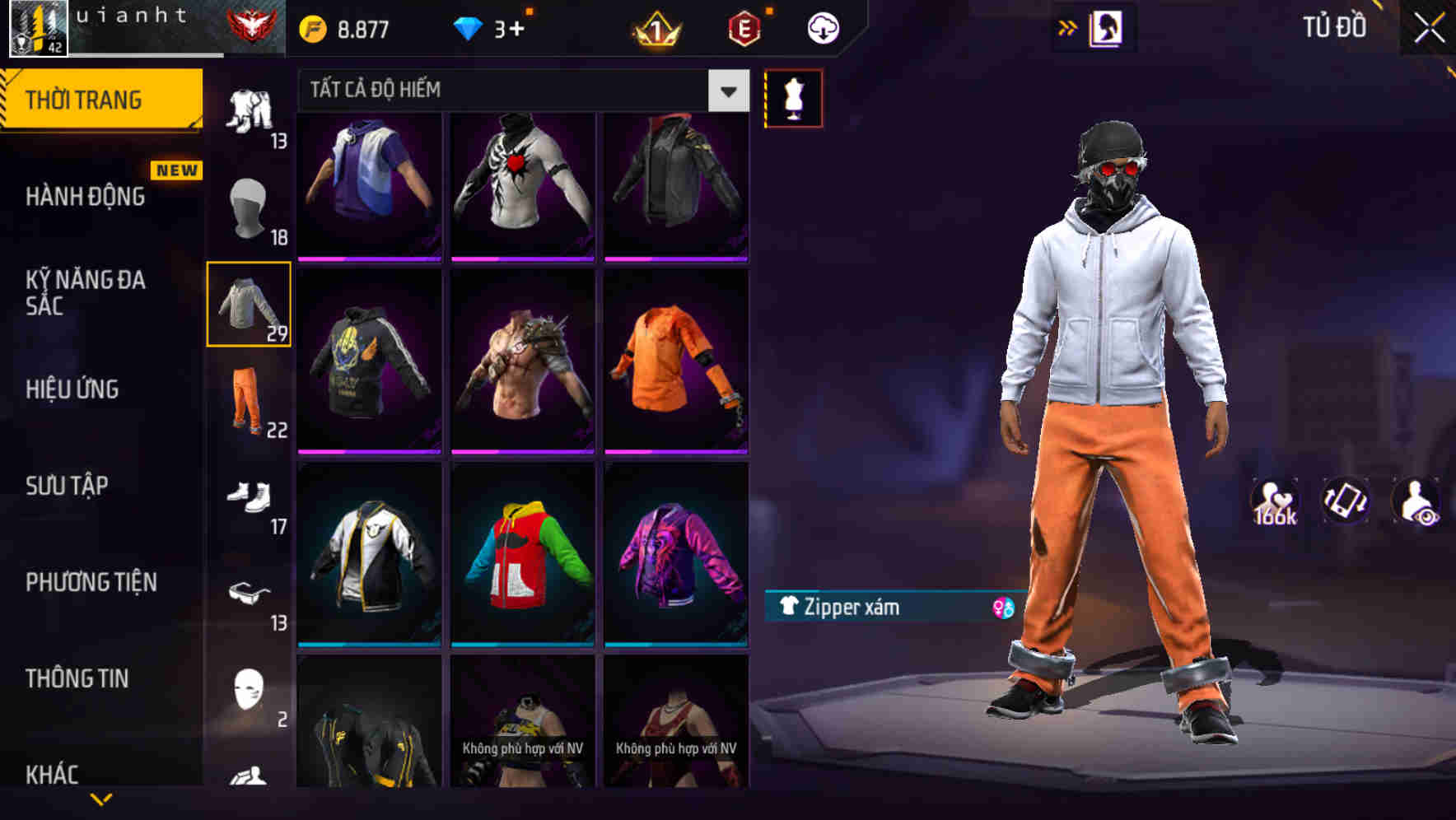
Task: Toggle the mannequin display above the outfit grid
Action: [x=793, y=97]
